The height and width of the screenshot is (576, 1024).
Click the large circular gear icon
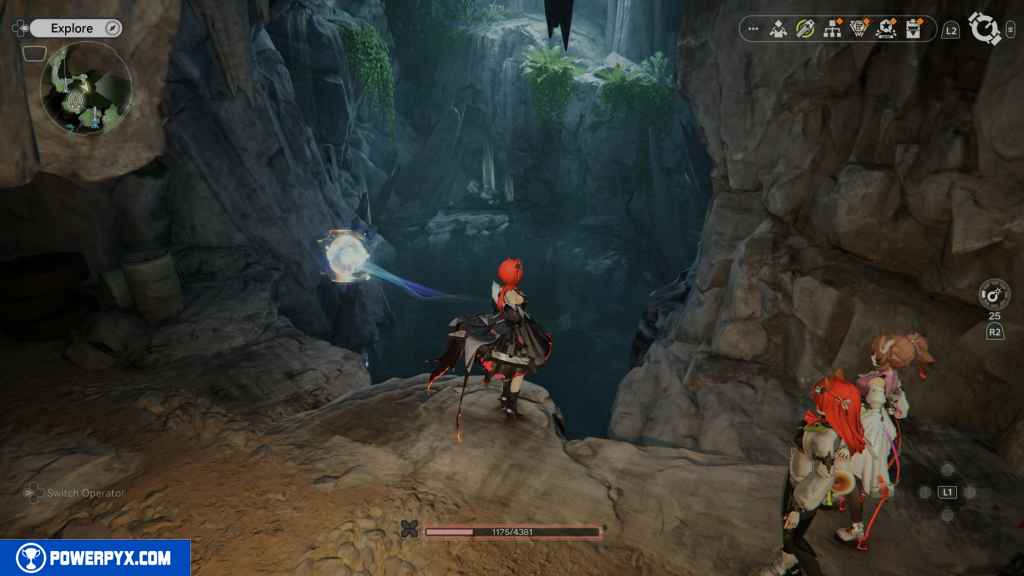(x=985, y=28)
